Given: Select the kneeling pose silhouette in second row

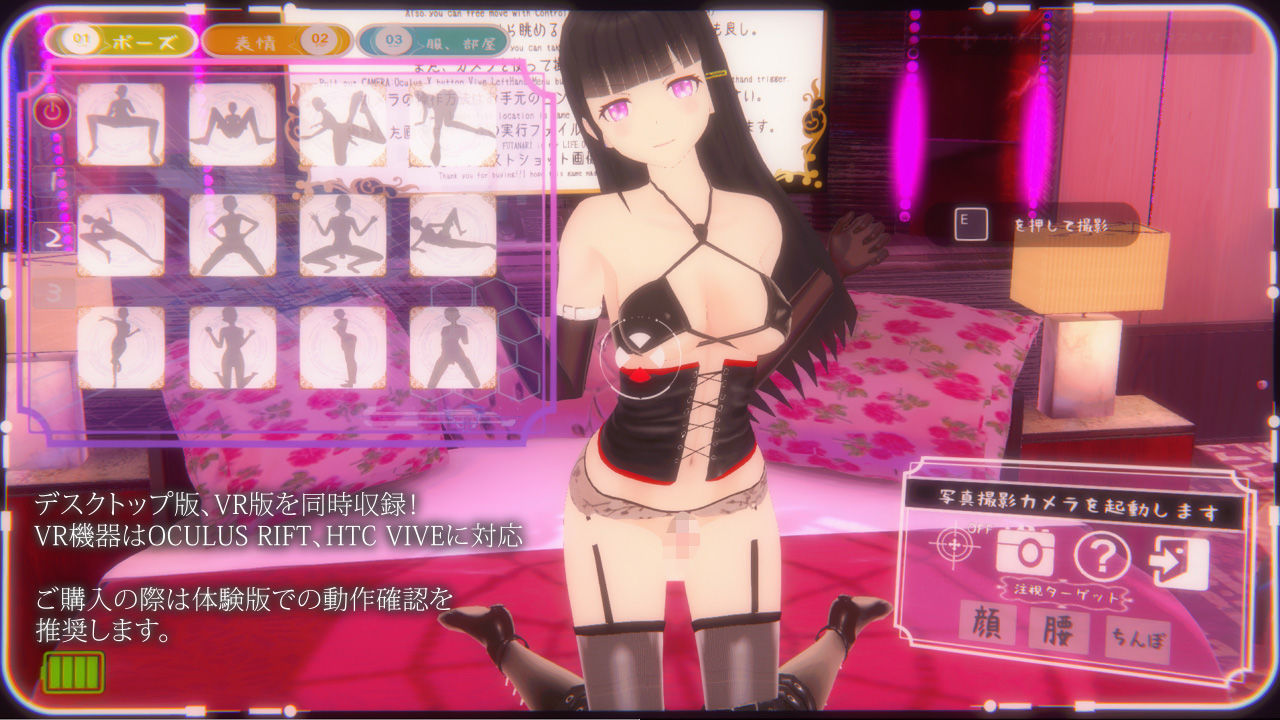Looking at the screenshot, I should 343,236.
